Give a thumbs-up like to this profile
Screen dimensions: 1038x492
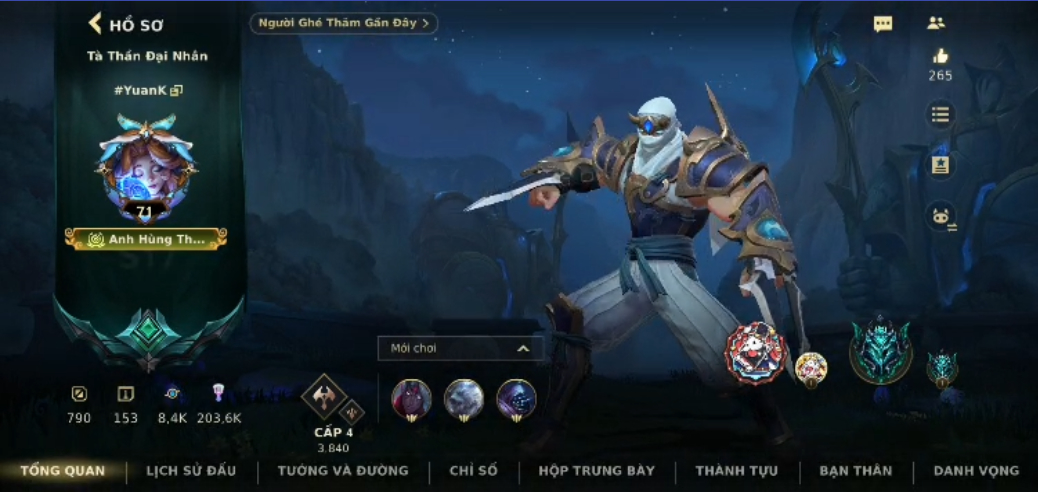click(940, 57)
